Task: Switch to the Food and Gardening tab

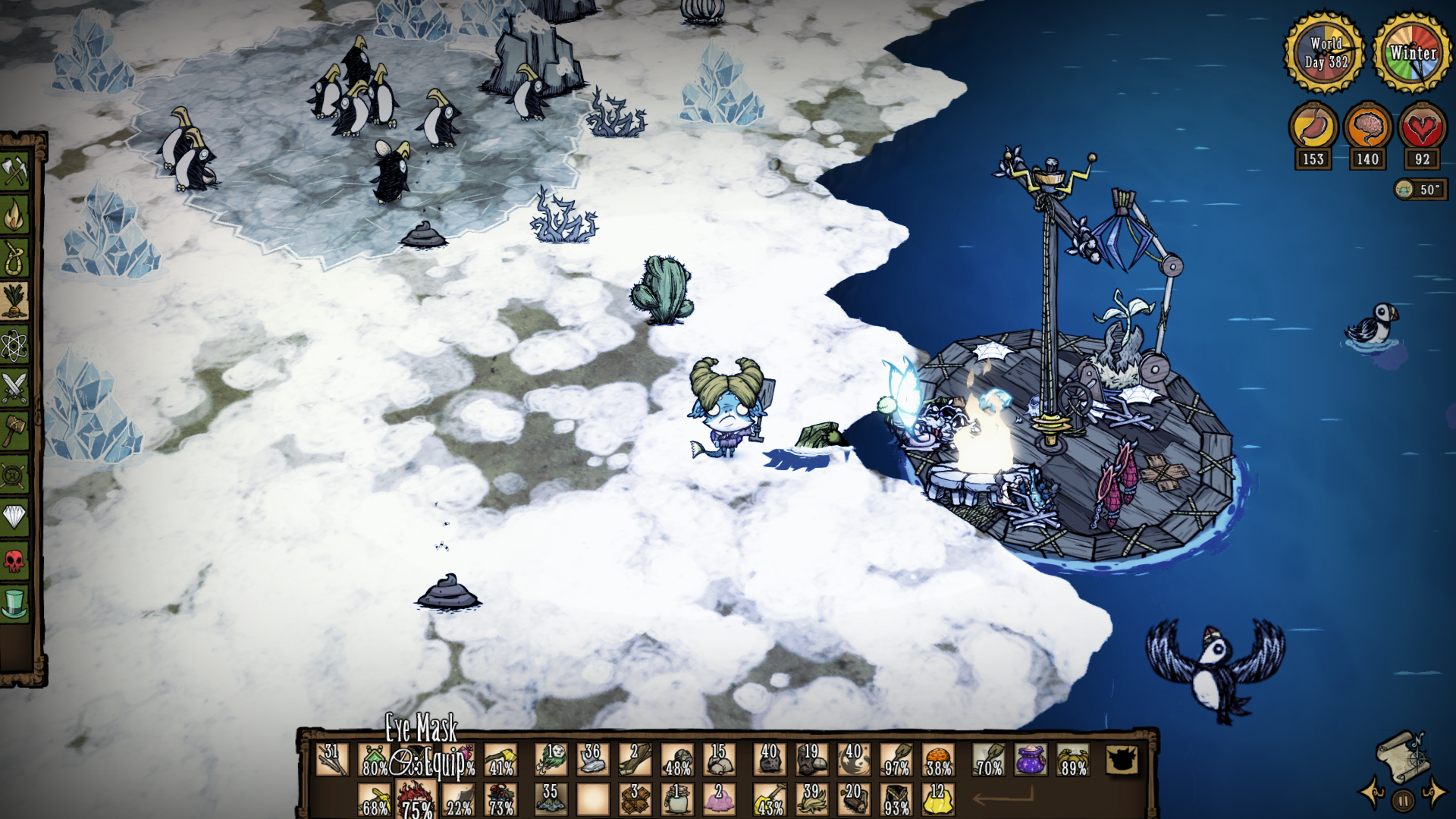Action: click(14, 302)
